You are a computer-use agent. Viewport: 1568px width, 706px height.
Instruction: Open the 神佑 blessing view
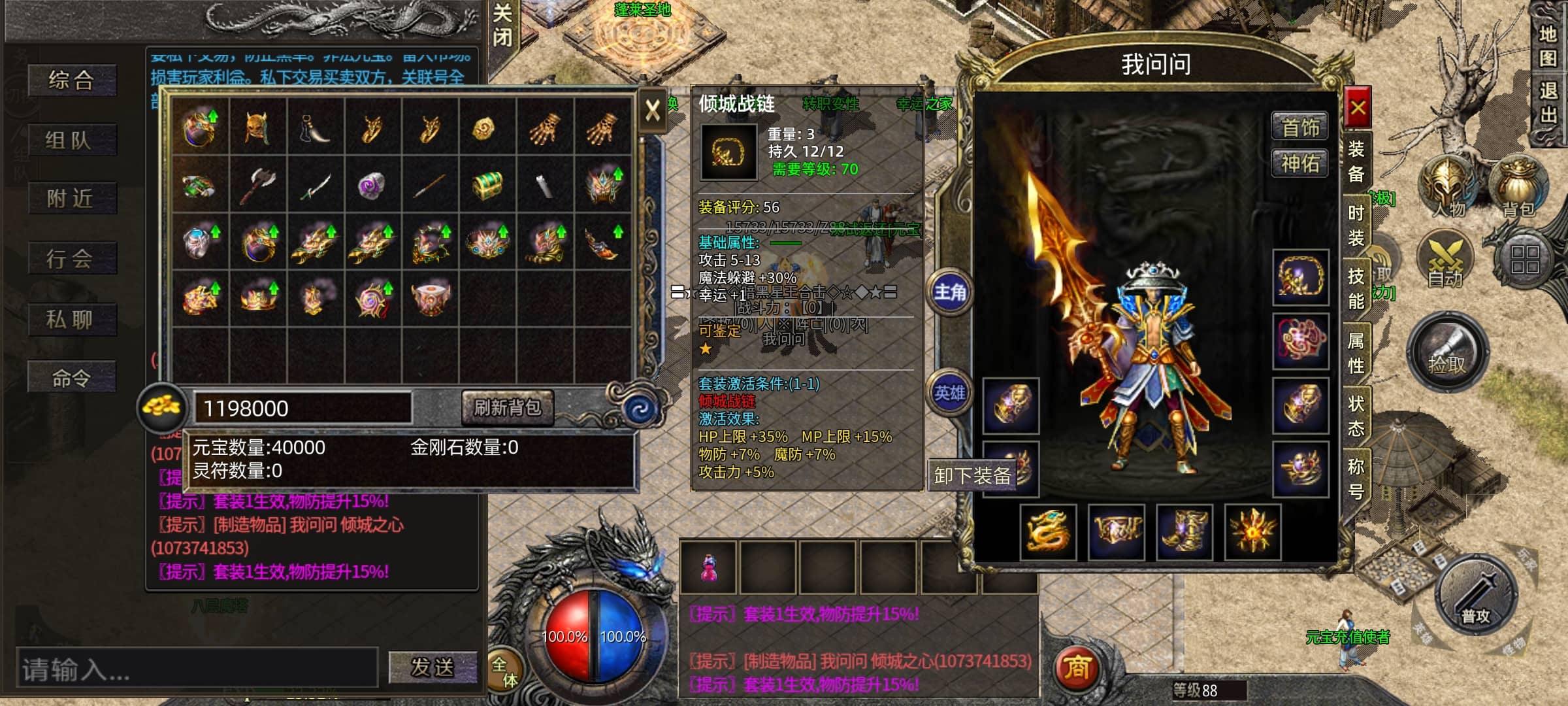1300,163
